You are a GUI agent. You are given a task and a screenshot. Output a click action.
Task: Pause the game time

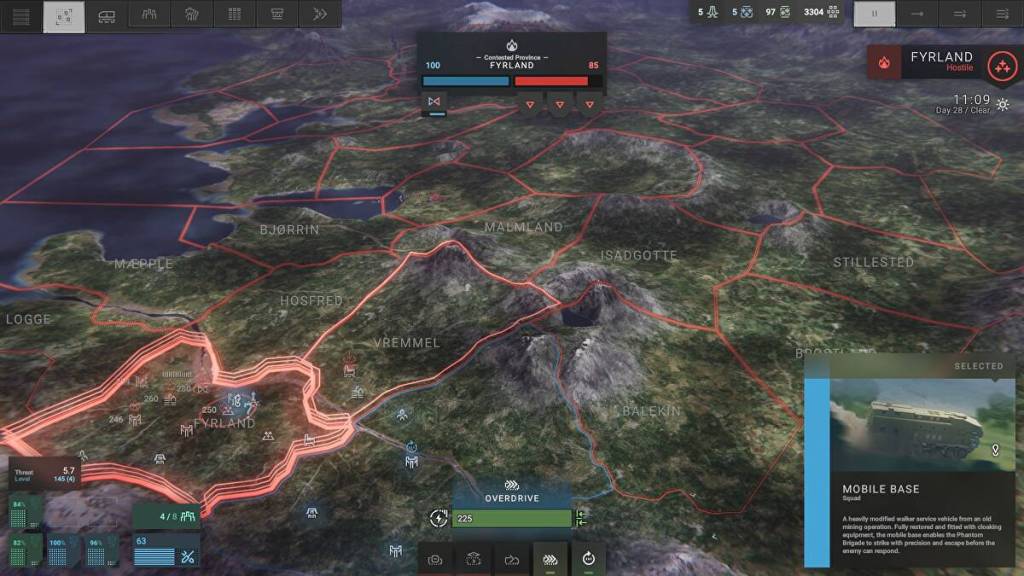(874, 14)
